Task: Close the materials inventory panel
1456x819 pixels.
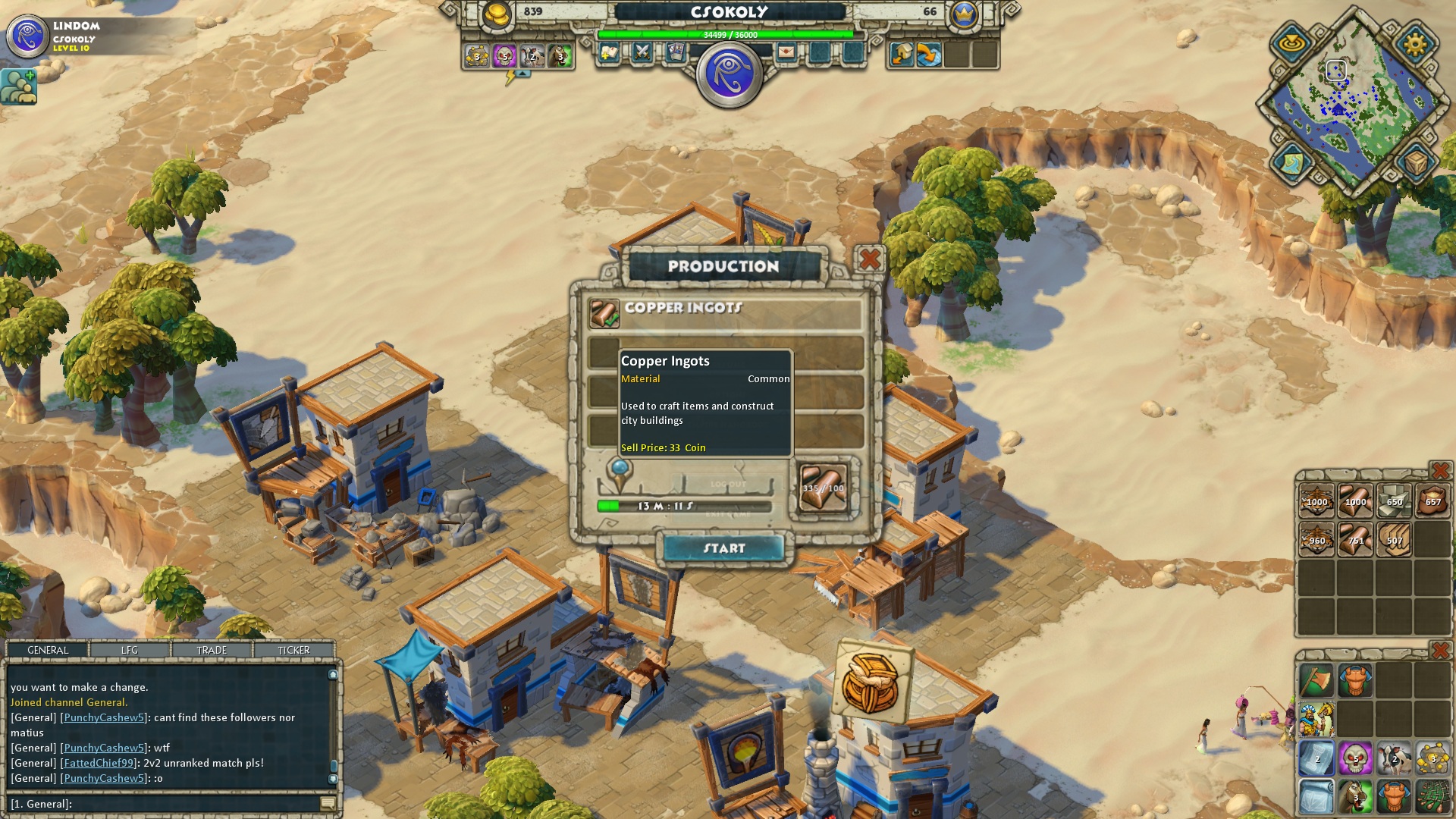Action: 1439,472
